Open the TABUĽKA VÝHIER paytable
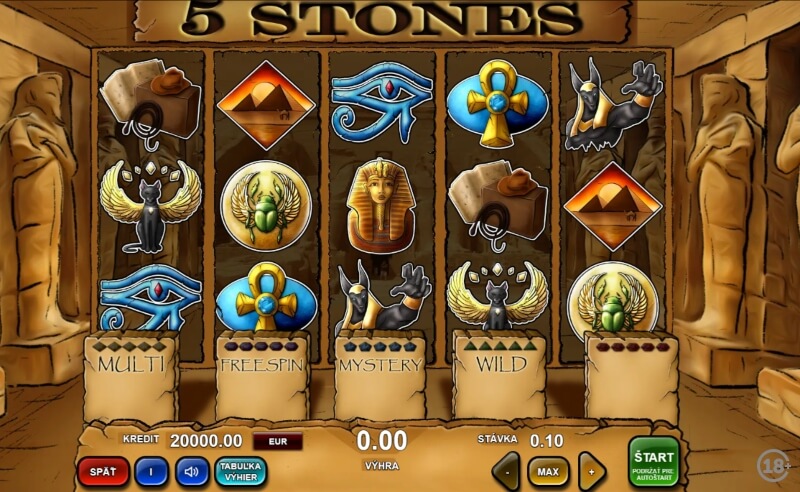 240,470
